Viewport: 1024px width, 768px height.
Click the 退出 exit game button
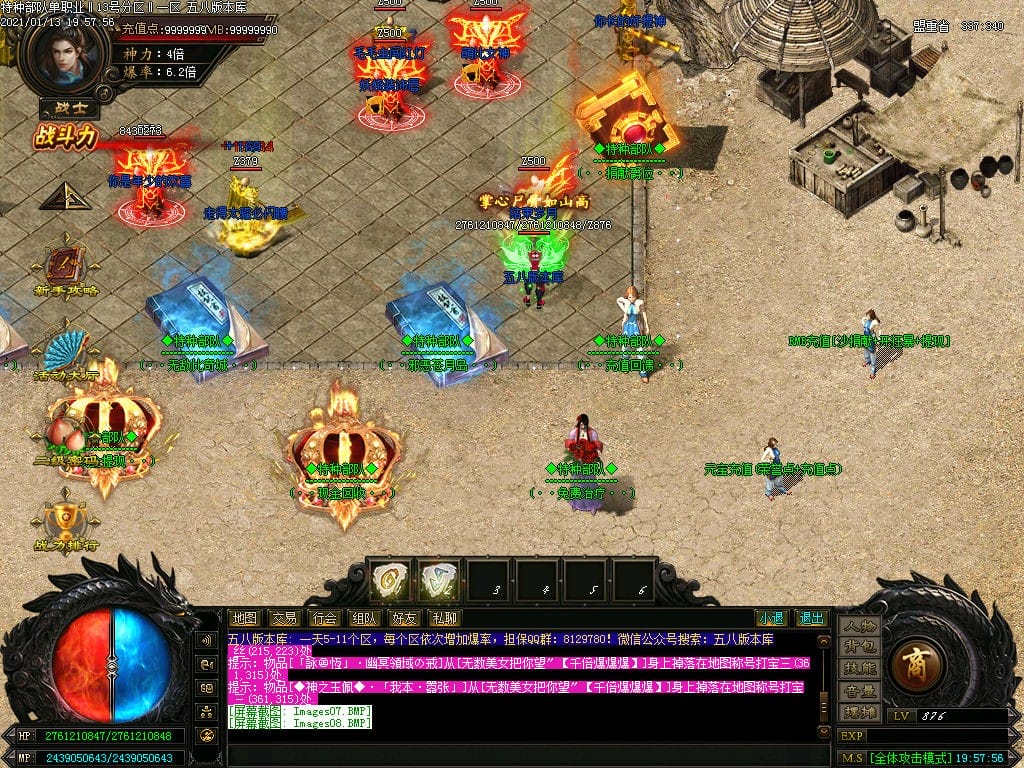point(810,618)
